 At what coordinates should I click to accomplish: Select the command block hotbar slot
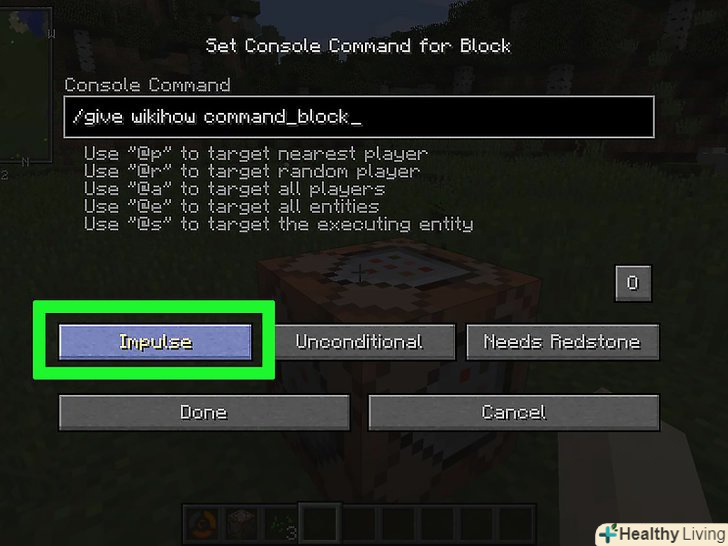coord(242,522)
